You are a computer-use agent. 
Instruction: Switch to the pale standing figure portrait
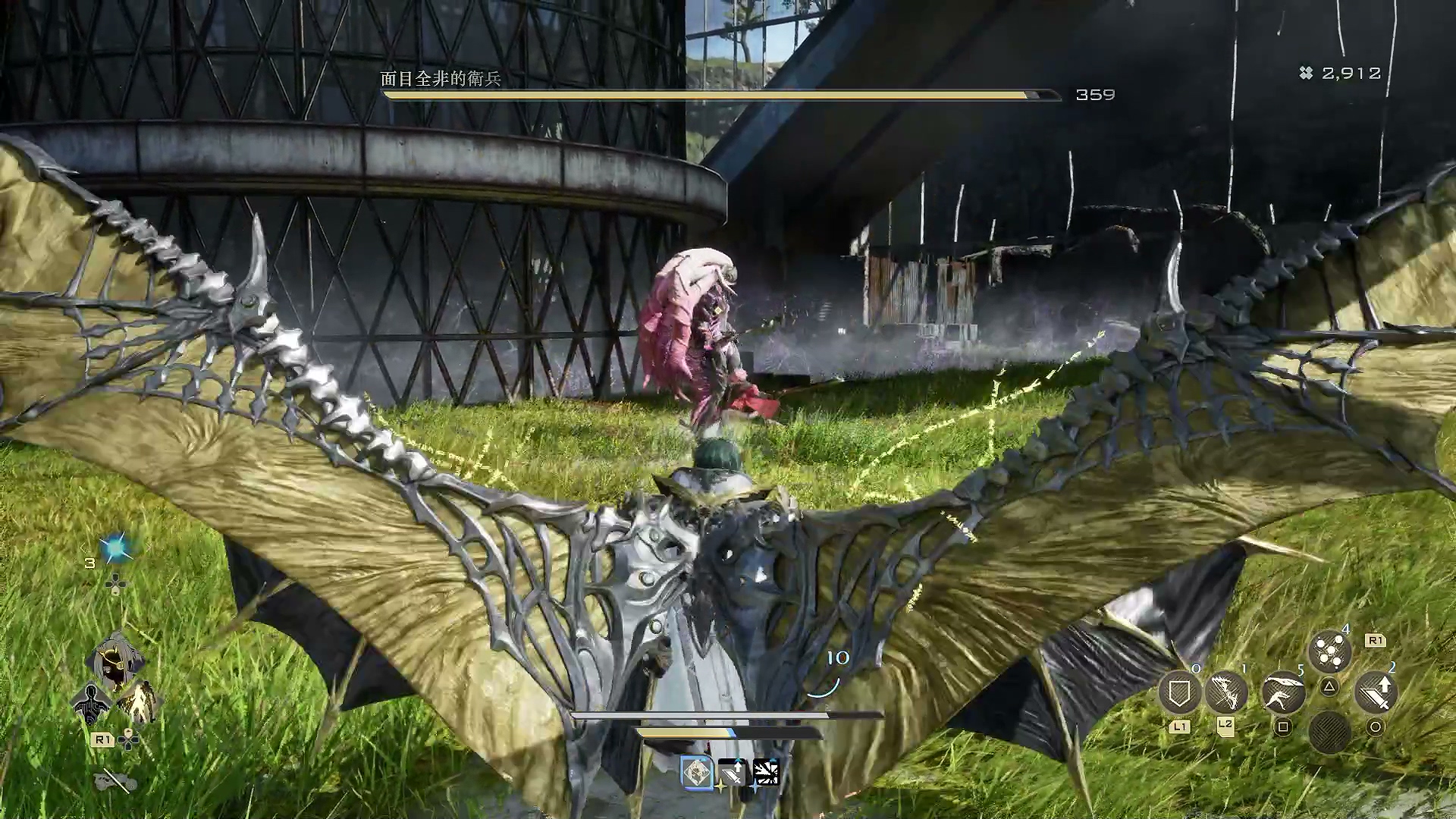(140, 702)
